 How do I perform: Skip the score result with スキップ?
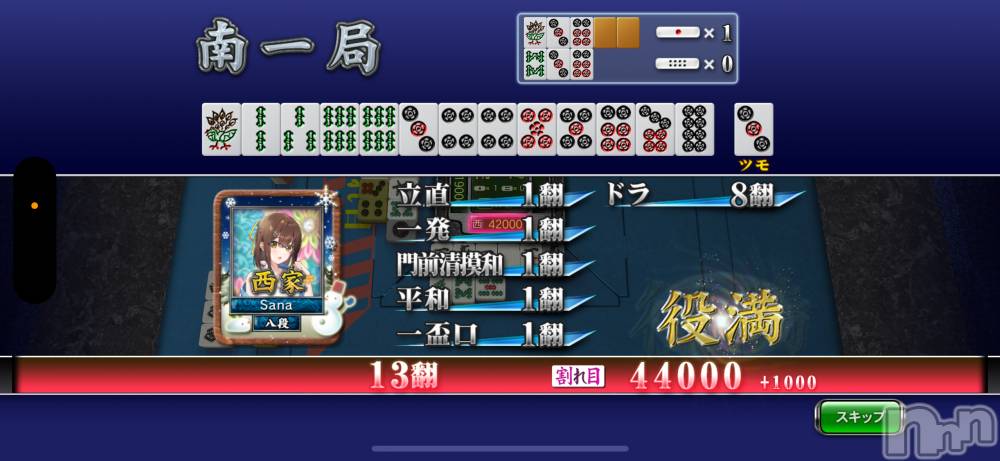click(x=858, y=416)
